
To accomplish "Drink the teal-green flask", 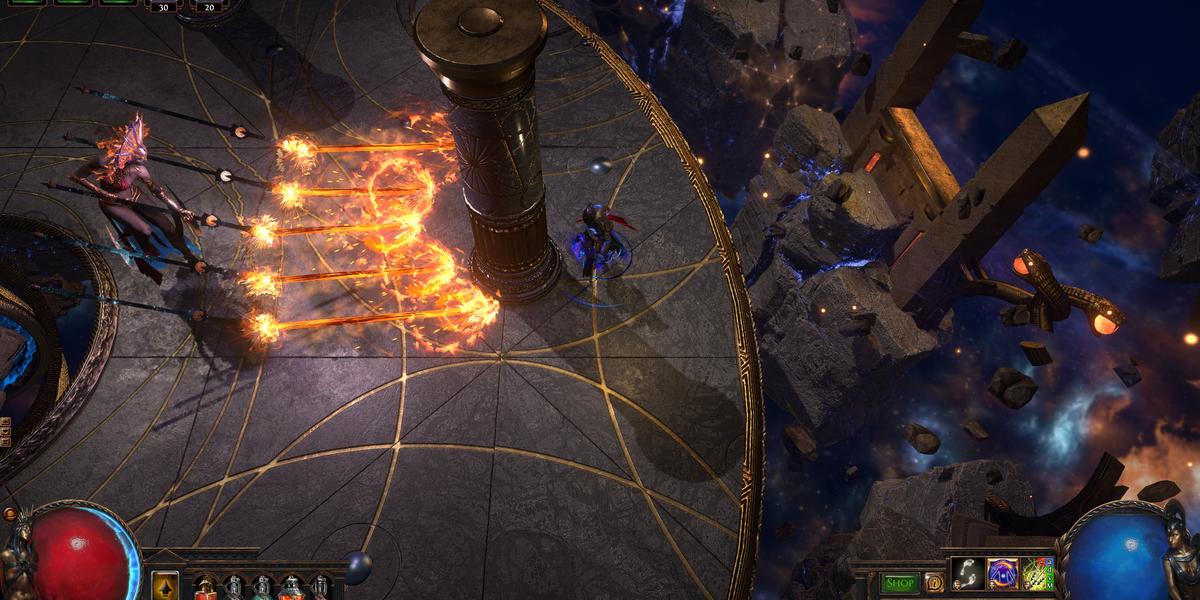I will [x=262, y=588].
